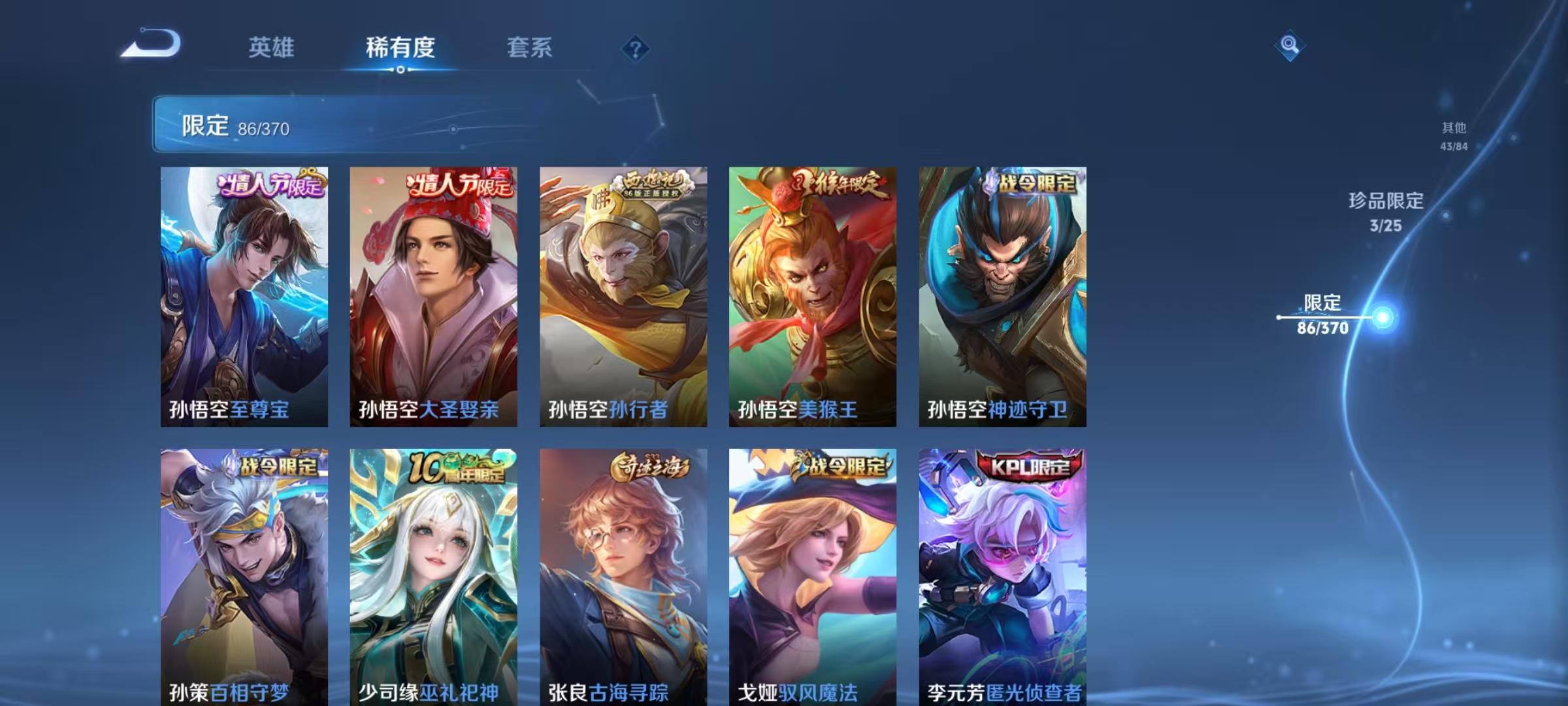The width and height of the screenshot is (1568, 706).
Task: Switch to the 英雄 tab
Action: coord(272,47)
